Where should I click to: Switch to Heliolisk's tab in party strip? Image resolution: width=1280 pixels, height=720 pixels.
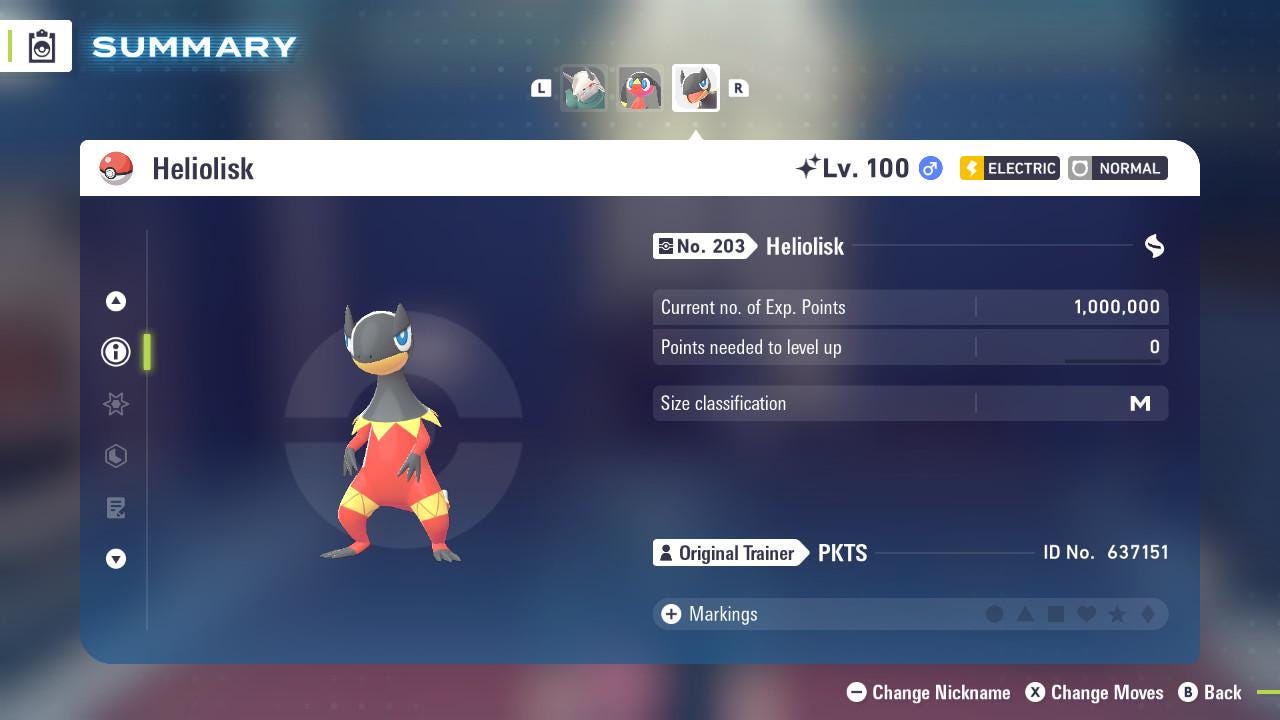pos(695,87)
